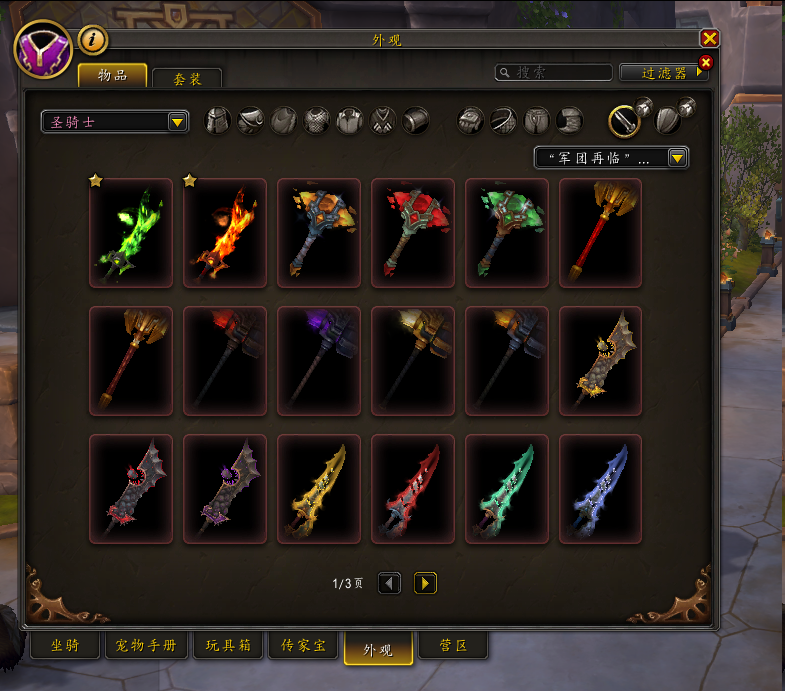The width and height of the screenshot is (785, 691).
Task: Go to the previous appearance page
Action: [390, 583]
